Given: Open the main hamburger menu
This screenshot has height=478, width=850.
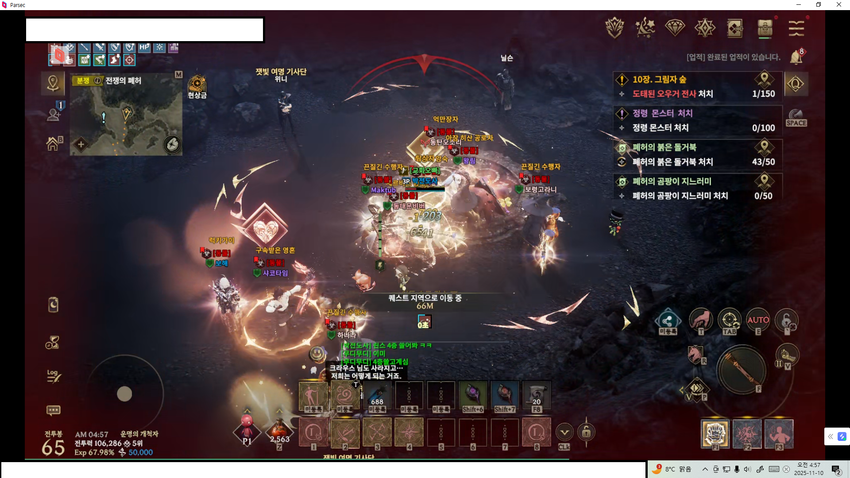Looking at the screenshot, I should point(796,28).
